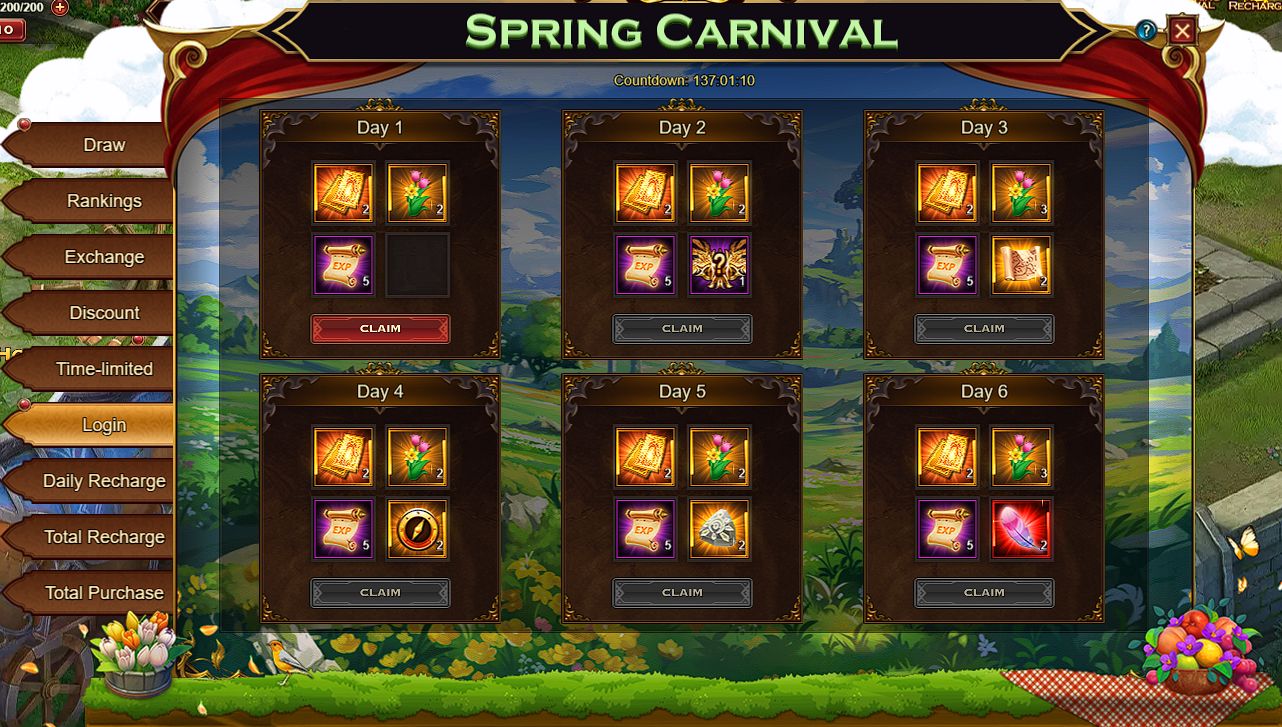Go to the Daily Recharge tab
This screenshot has width=1282, height=727.
click(x=104, y=481)
